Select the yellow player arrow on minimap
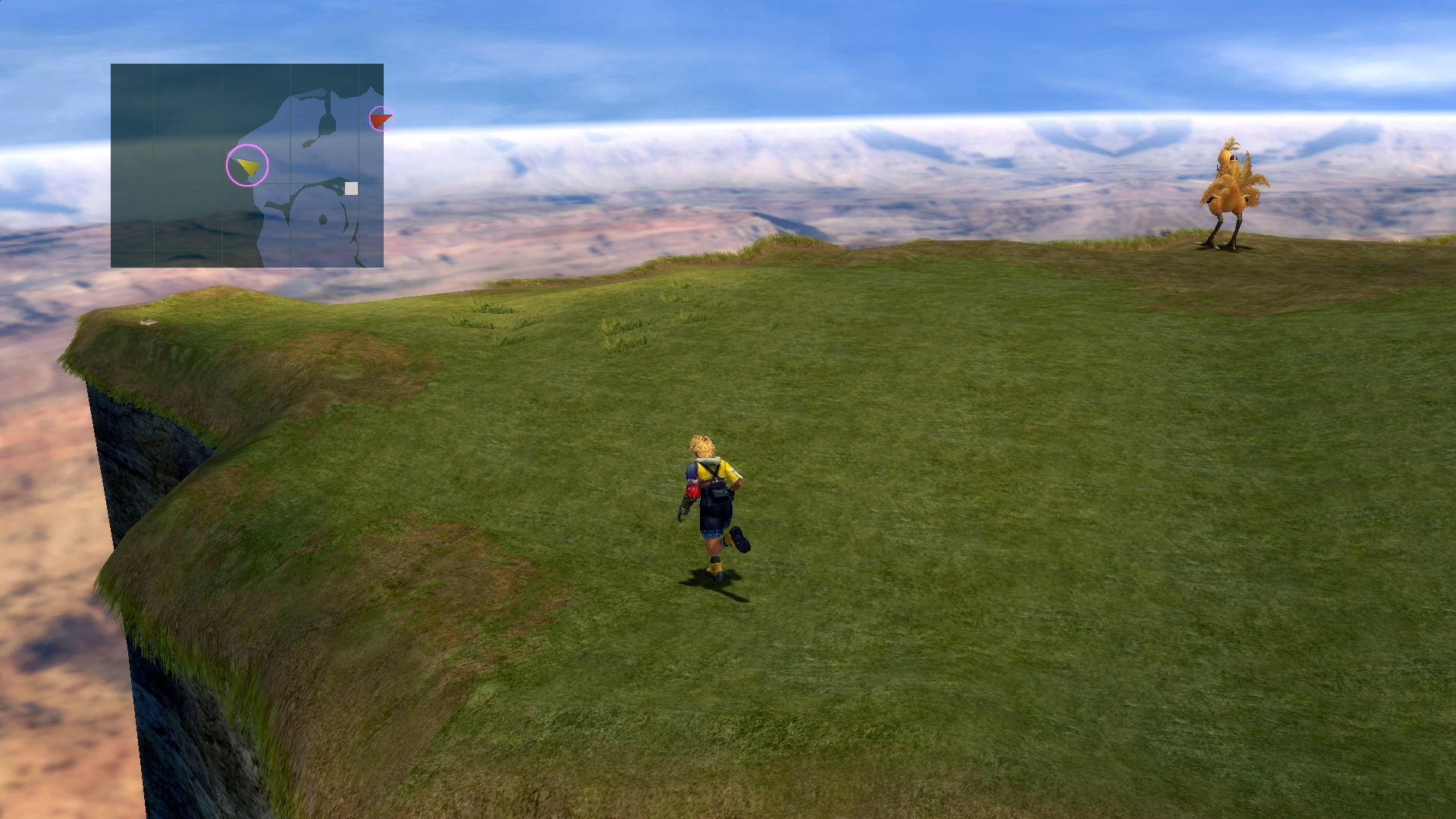The height and width of the screenshot is (819, 1456). pos(248,165)
